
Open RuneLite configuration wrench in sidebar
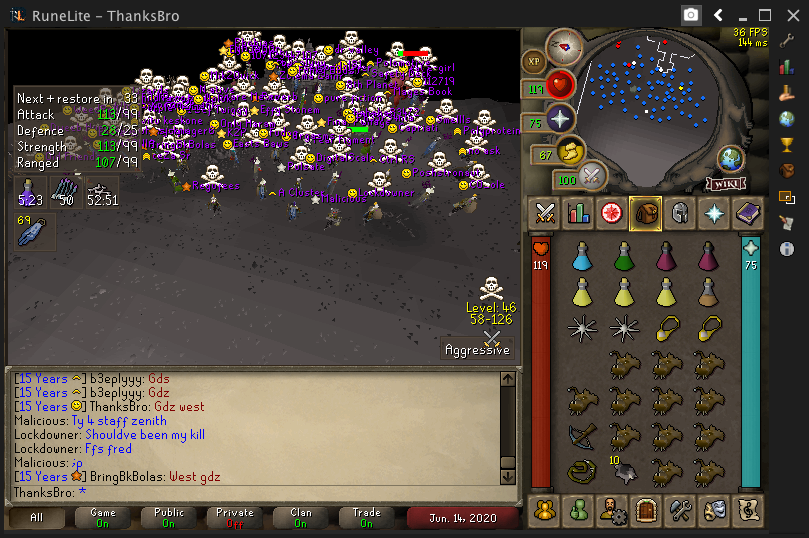[787, 40]
